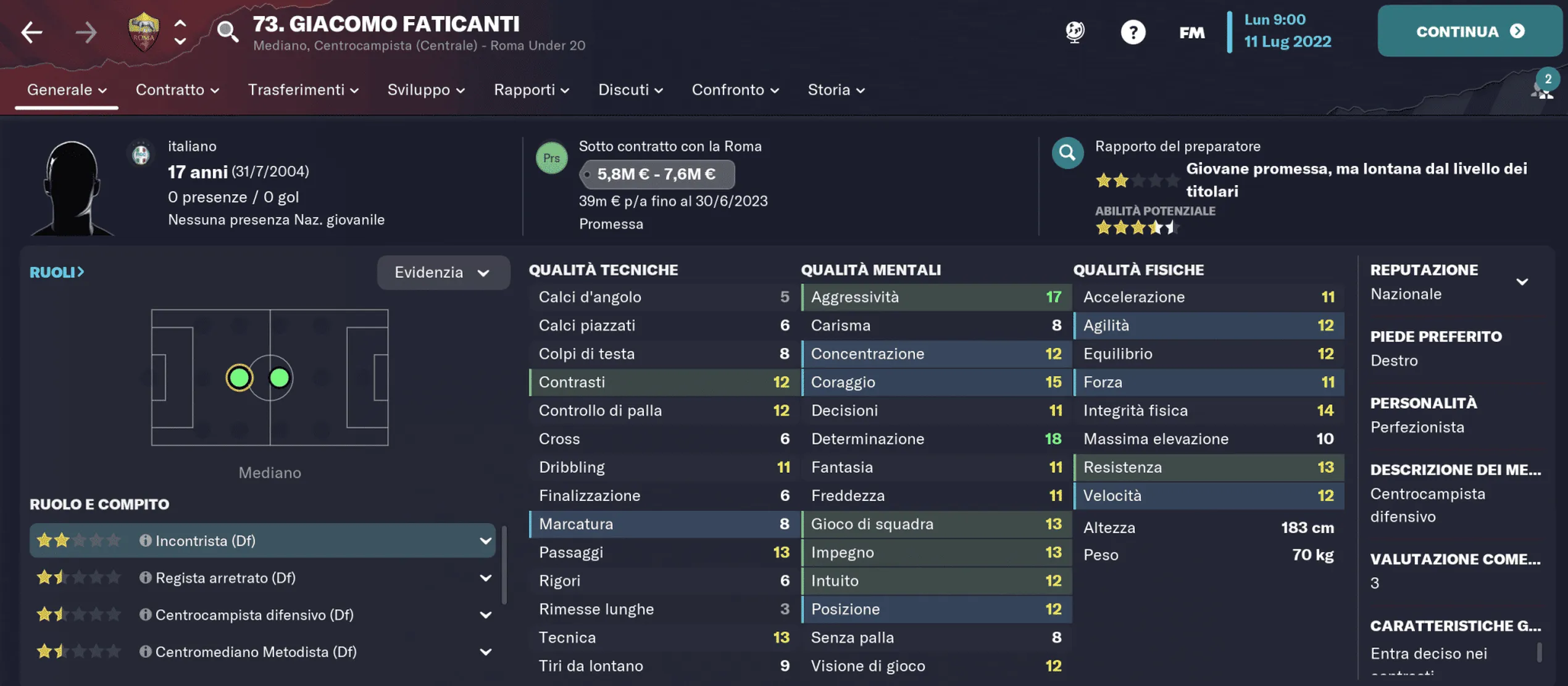Screen dimensions: 1568x686
Task: Click the magnifier icon on Rapporto del preparatore
Action: pos(1068,153)
